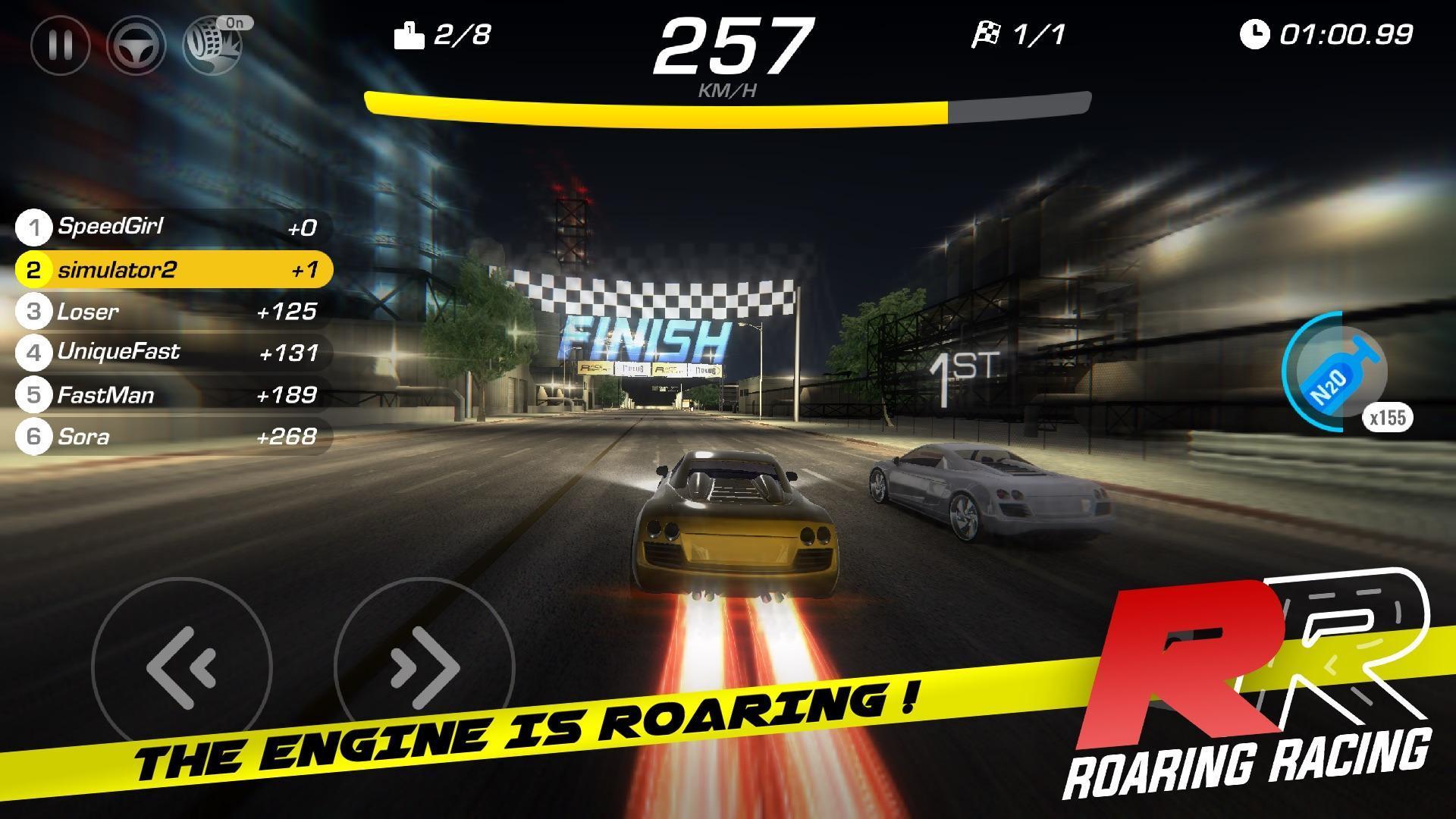Select the steering wheel control mode icon

pos(136,45)
